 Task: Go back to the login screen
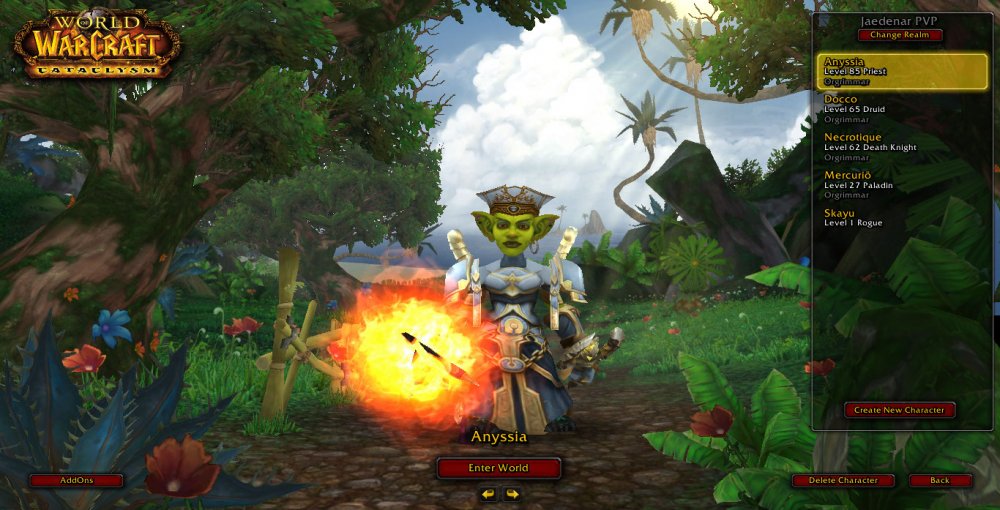tap(940, 480)
